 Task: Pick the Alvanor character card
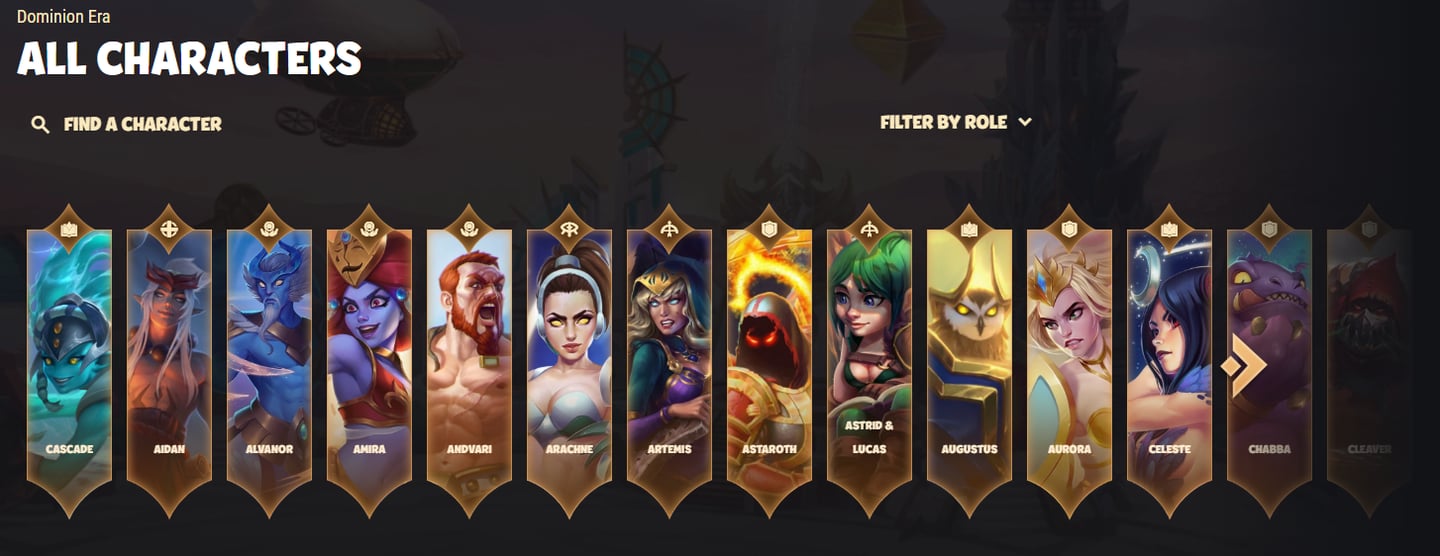click(x=269, y=360)
